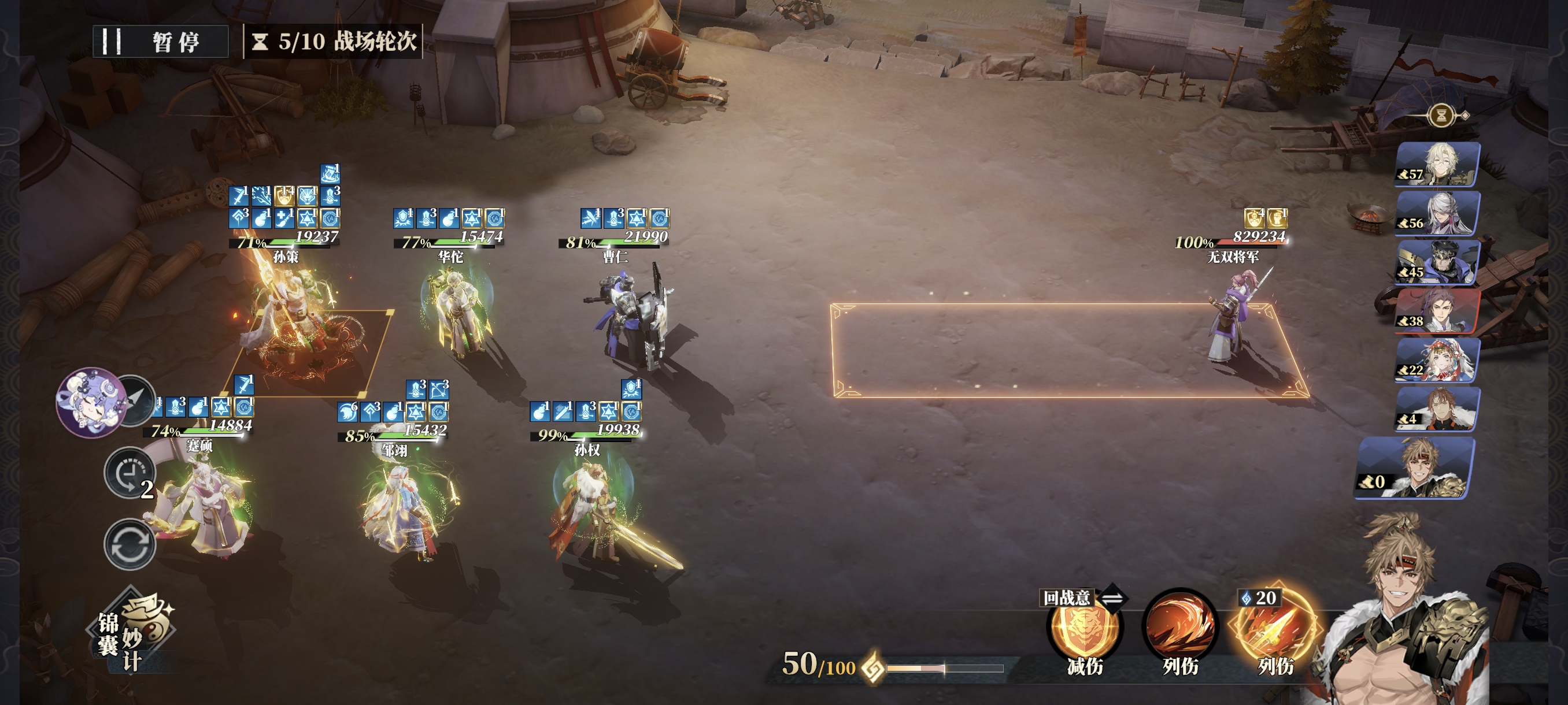The image size is (1568, 705).
Task: Click the clock icon showing 2
Action: tap(129, 473)
